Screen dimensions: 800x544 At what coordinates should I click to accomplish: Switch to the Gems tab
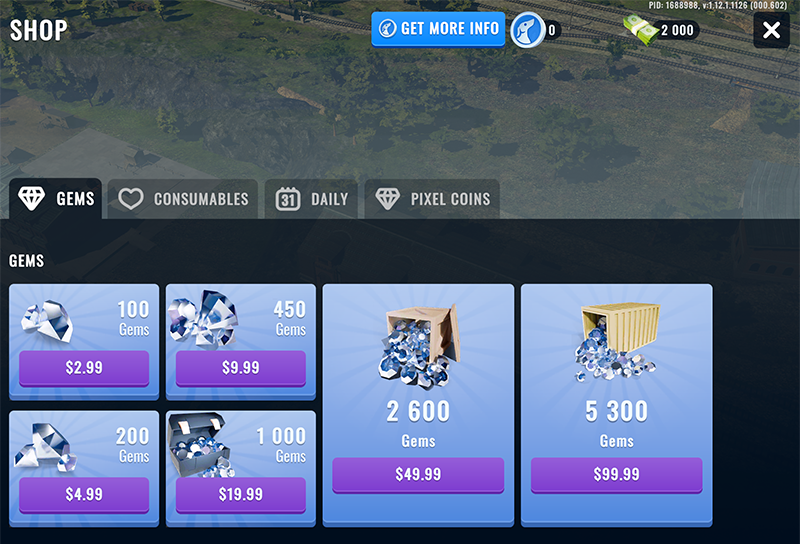(x=56, y=199)
